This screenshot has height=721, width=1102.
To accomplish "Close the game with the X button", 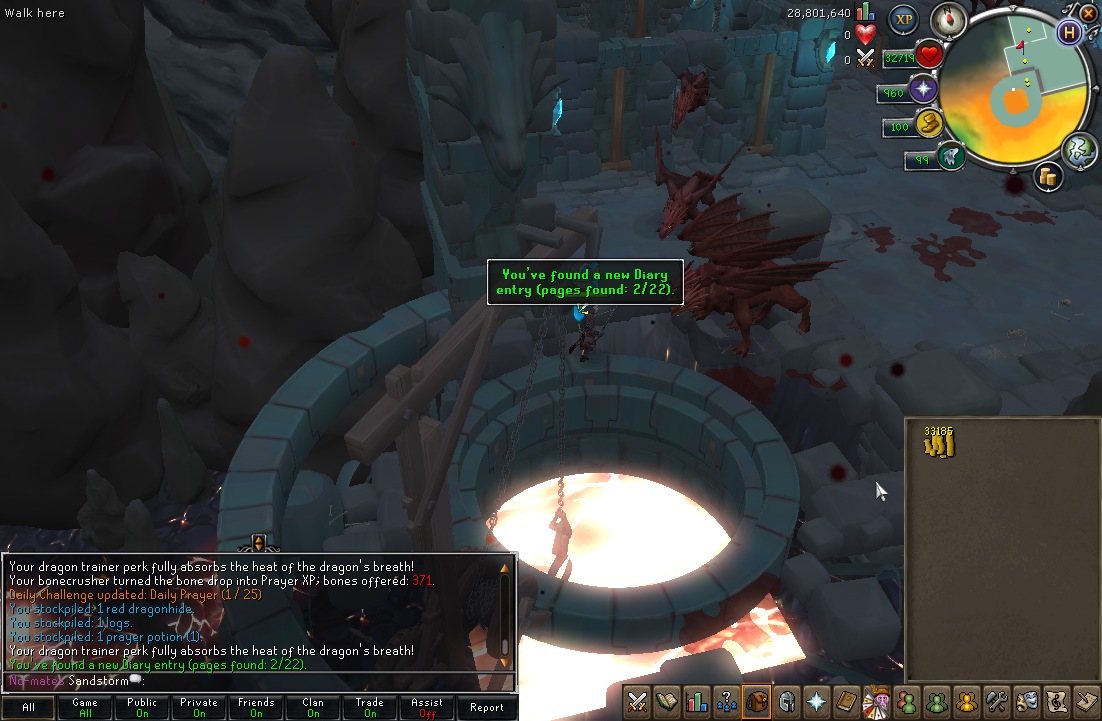I will coord(1089,12).
